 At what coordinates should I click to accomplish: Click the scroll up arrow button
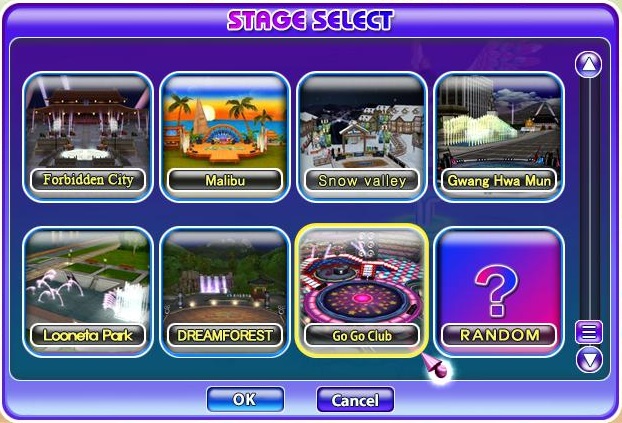589,65
